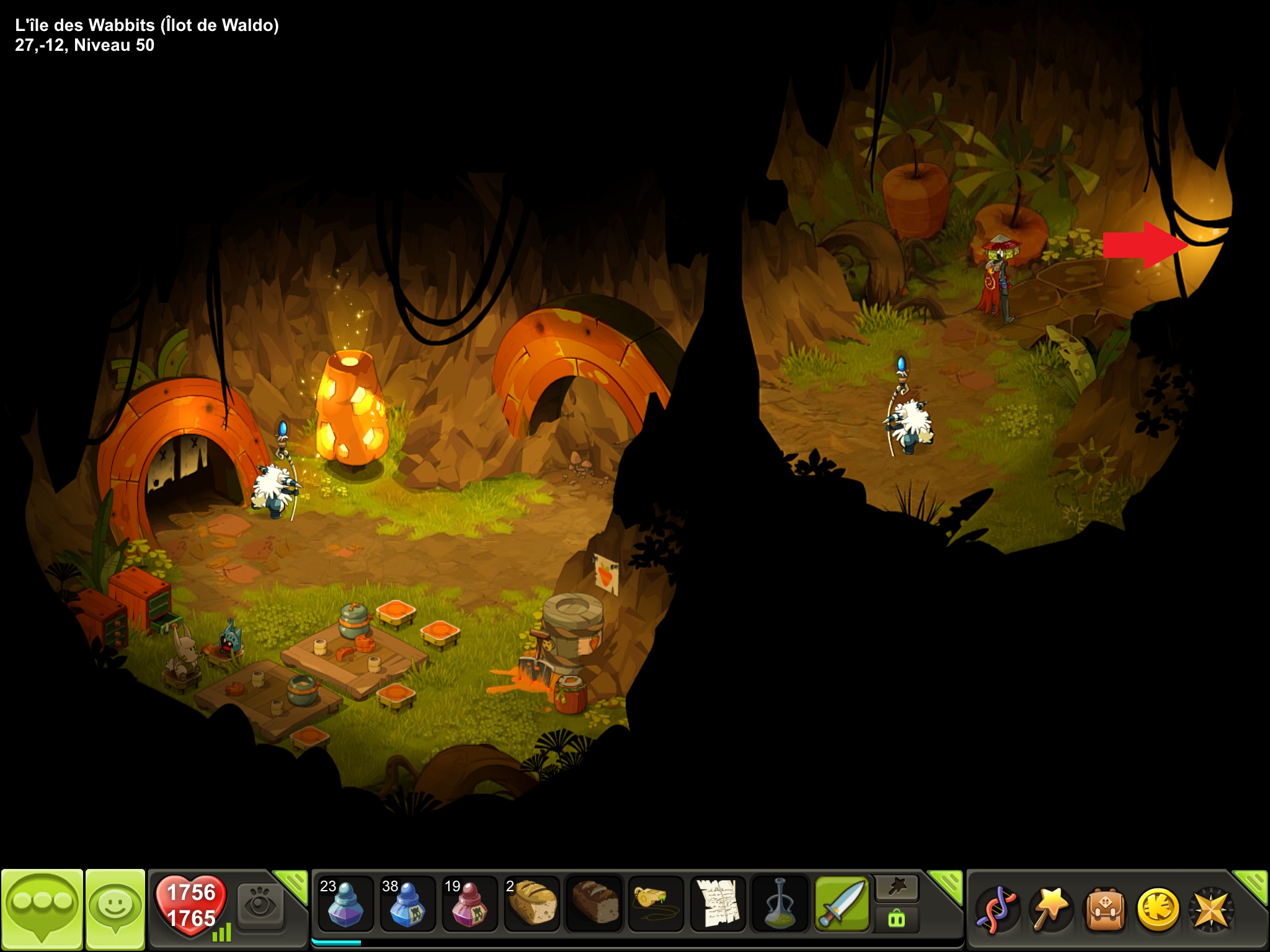Switch shortcut bar to spells wand tab
Viewport: 1270px width, 952px height.
(896, 888)
